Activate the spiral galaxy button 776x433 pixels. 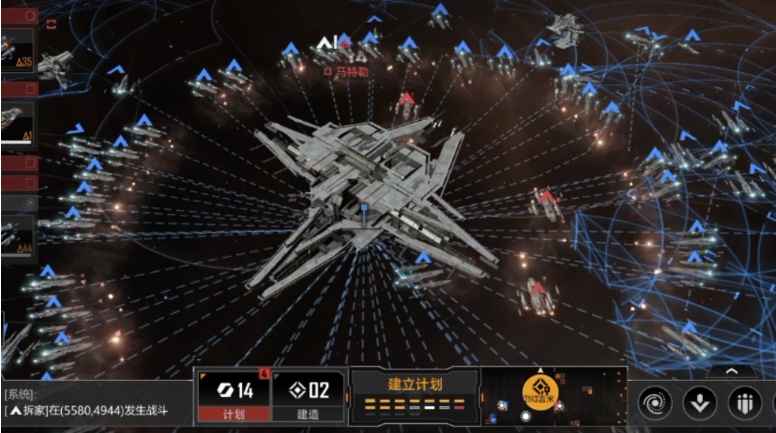pyautogui.click(x=656, y=404)
